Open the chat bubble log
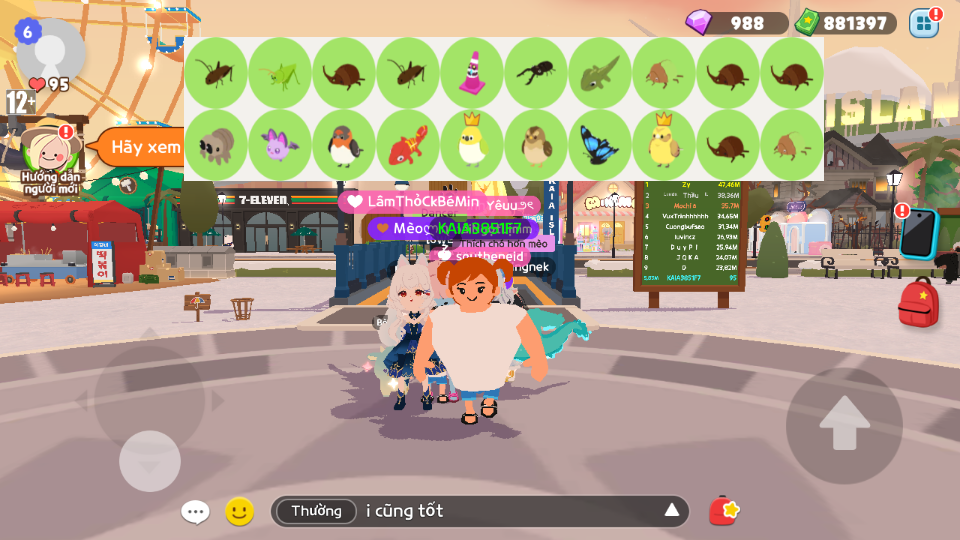Screen dimensions: 960x540 tap(195, 512)
